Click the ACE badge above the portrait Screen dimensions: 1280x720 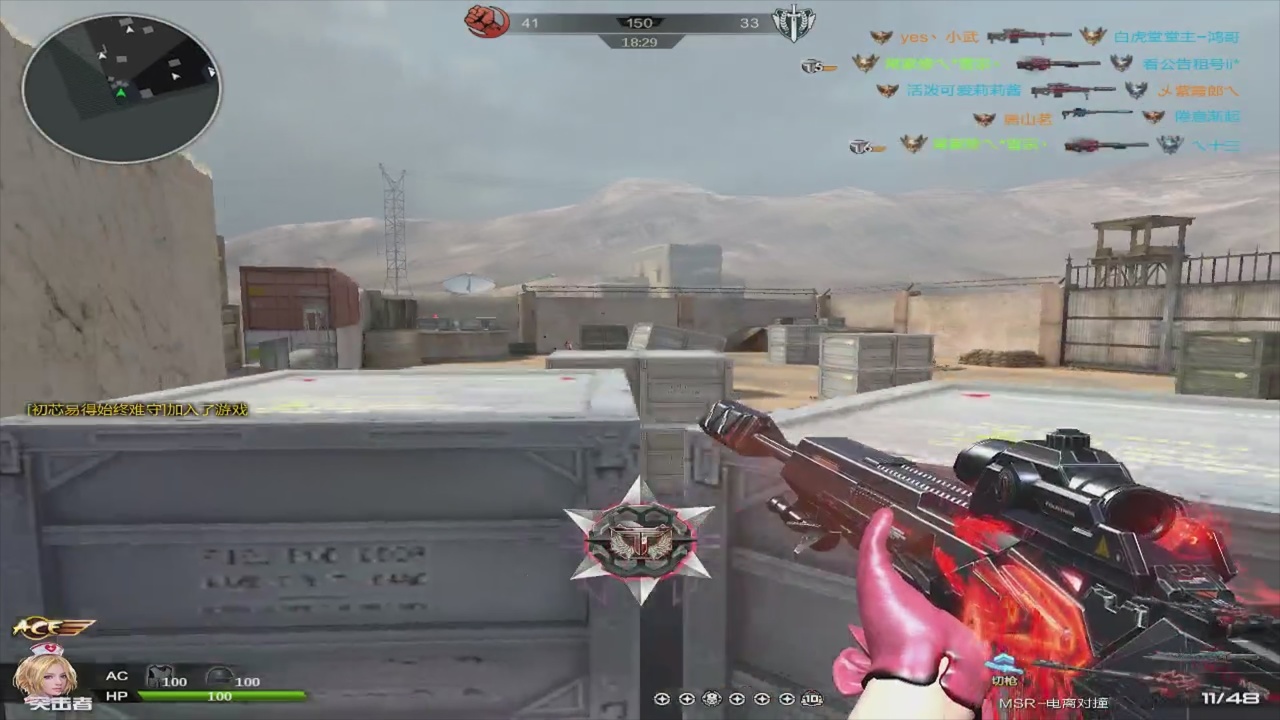coord(52,628)
